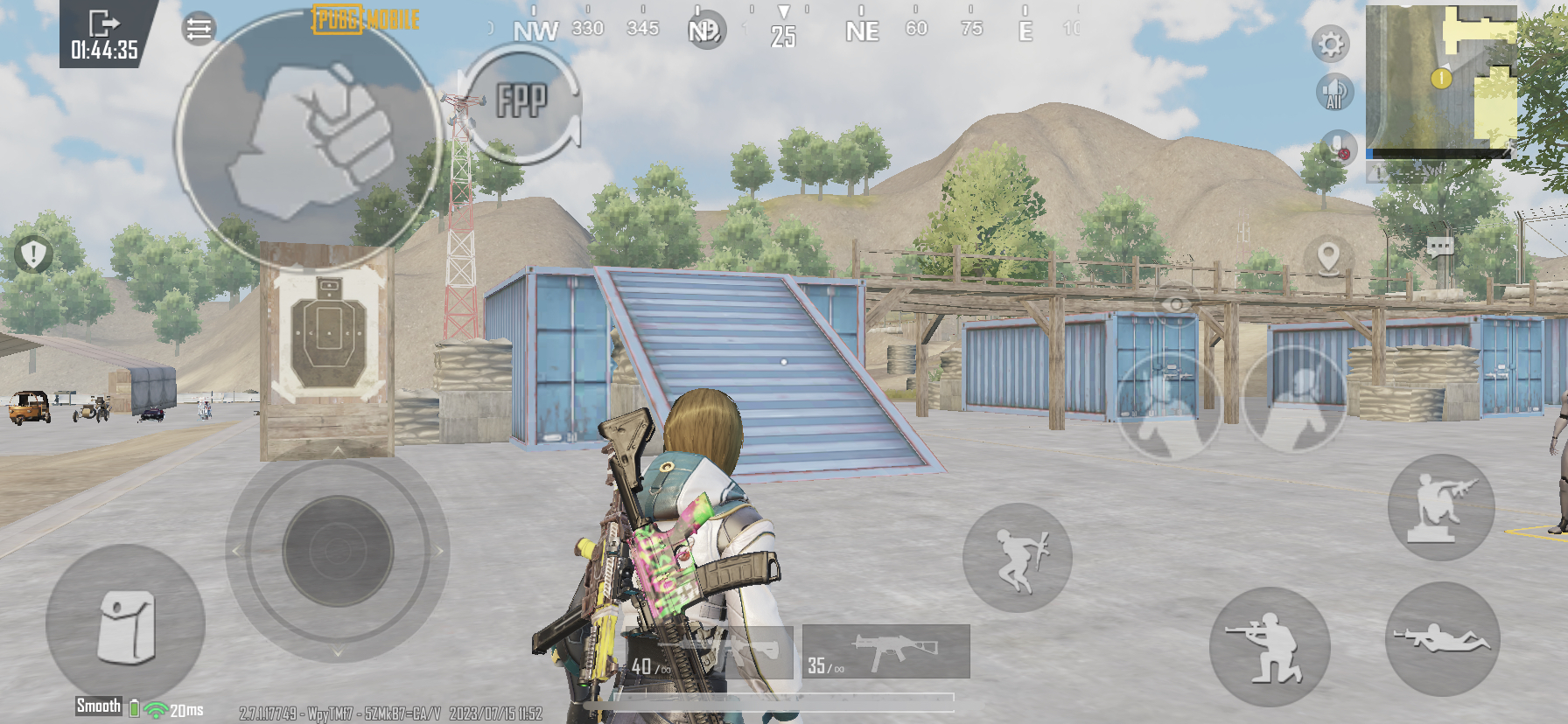Viewport: 1568px width, 724px height.
Task: Open the backpack inventory
Action: tap(125, 624)
